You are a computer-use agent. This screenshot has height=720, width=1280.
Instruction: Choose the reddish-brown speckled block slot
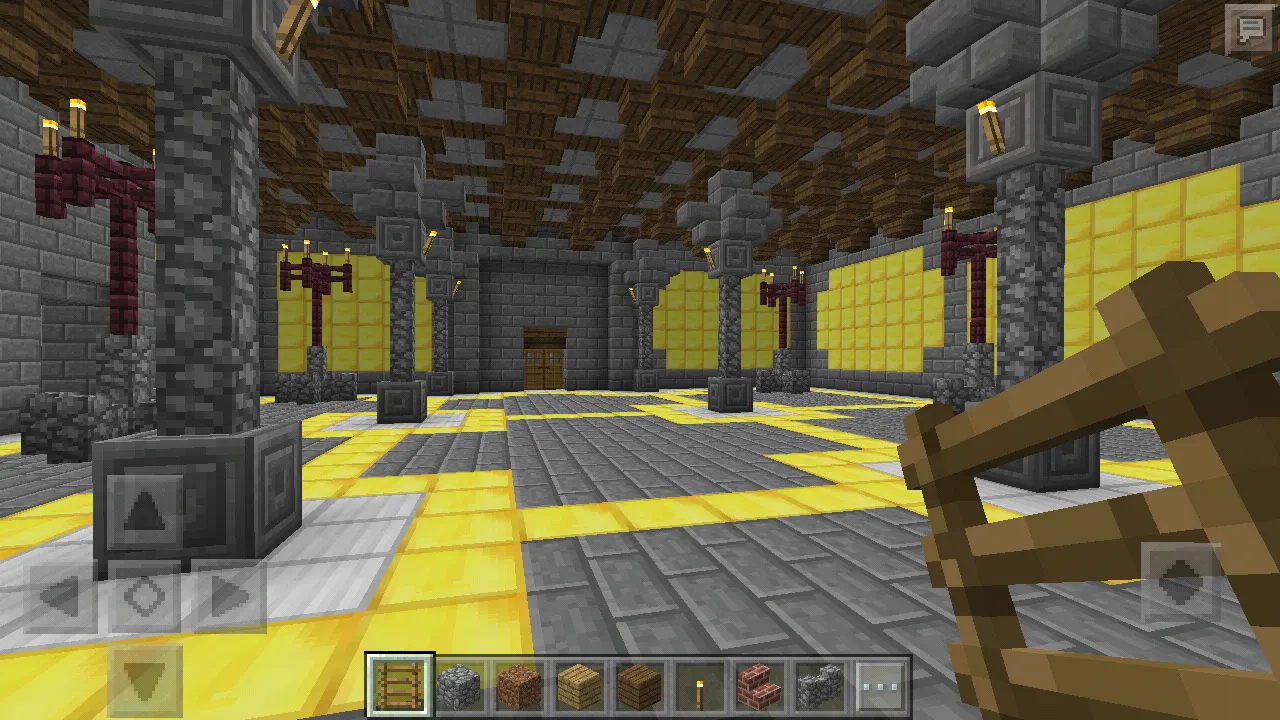(x=519, y=686)
